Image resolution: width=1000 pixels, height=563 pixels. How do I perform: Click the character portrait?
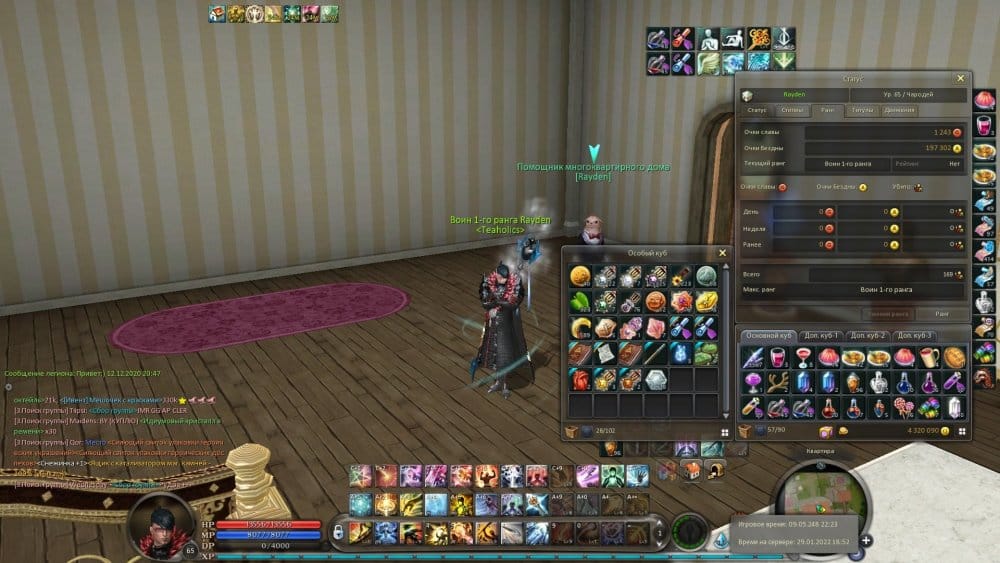click(158, 524)
